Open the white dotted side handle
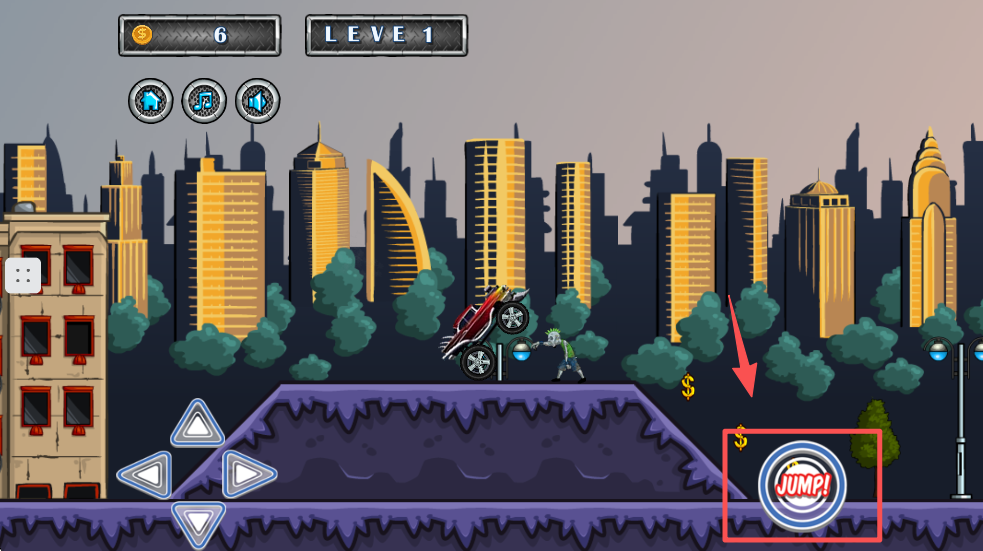The image size is (983, 551). pyautogui.click(x=23, y=275)
